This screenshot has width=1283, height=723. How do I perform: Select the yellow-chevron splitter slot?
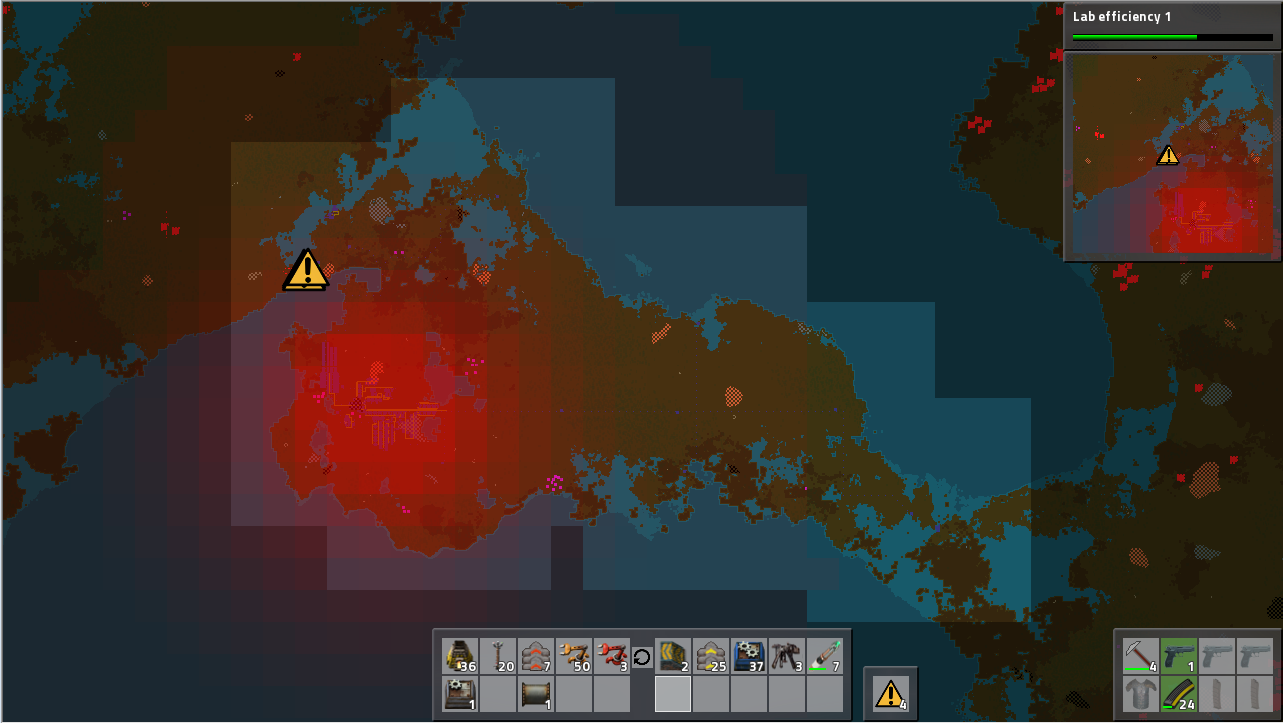pyautogui.click(x=673, y=656)
